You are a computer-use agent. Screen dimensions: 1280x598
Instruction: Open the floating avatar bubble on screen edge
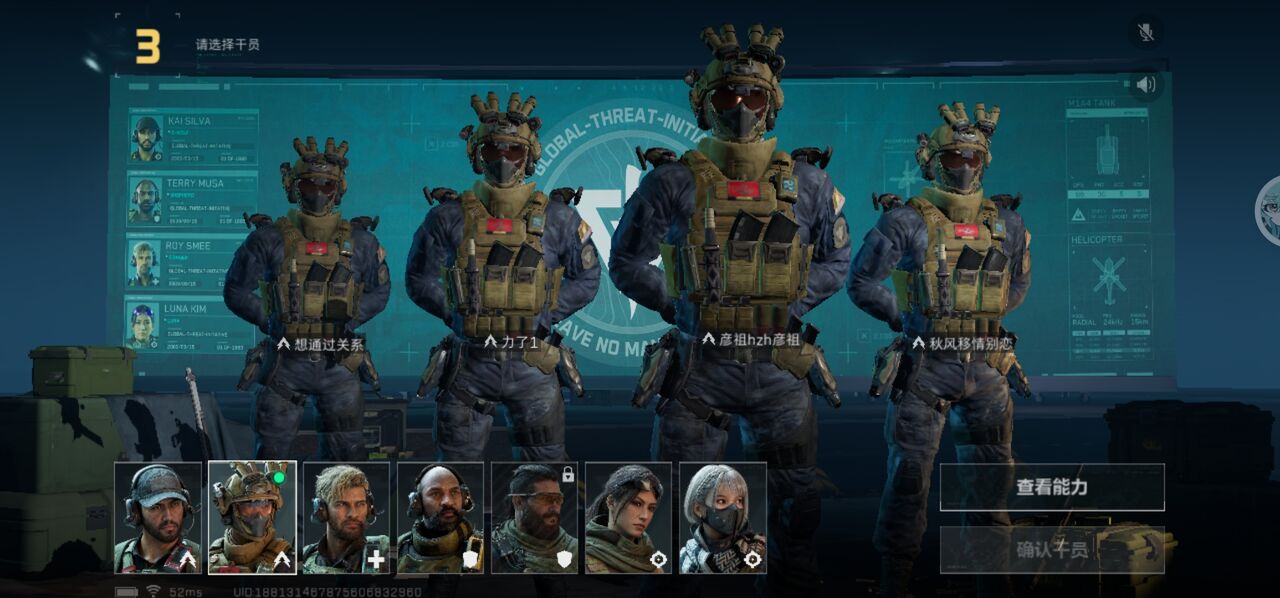point(1270,208)
